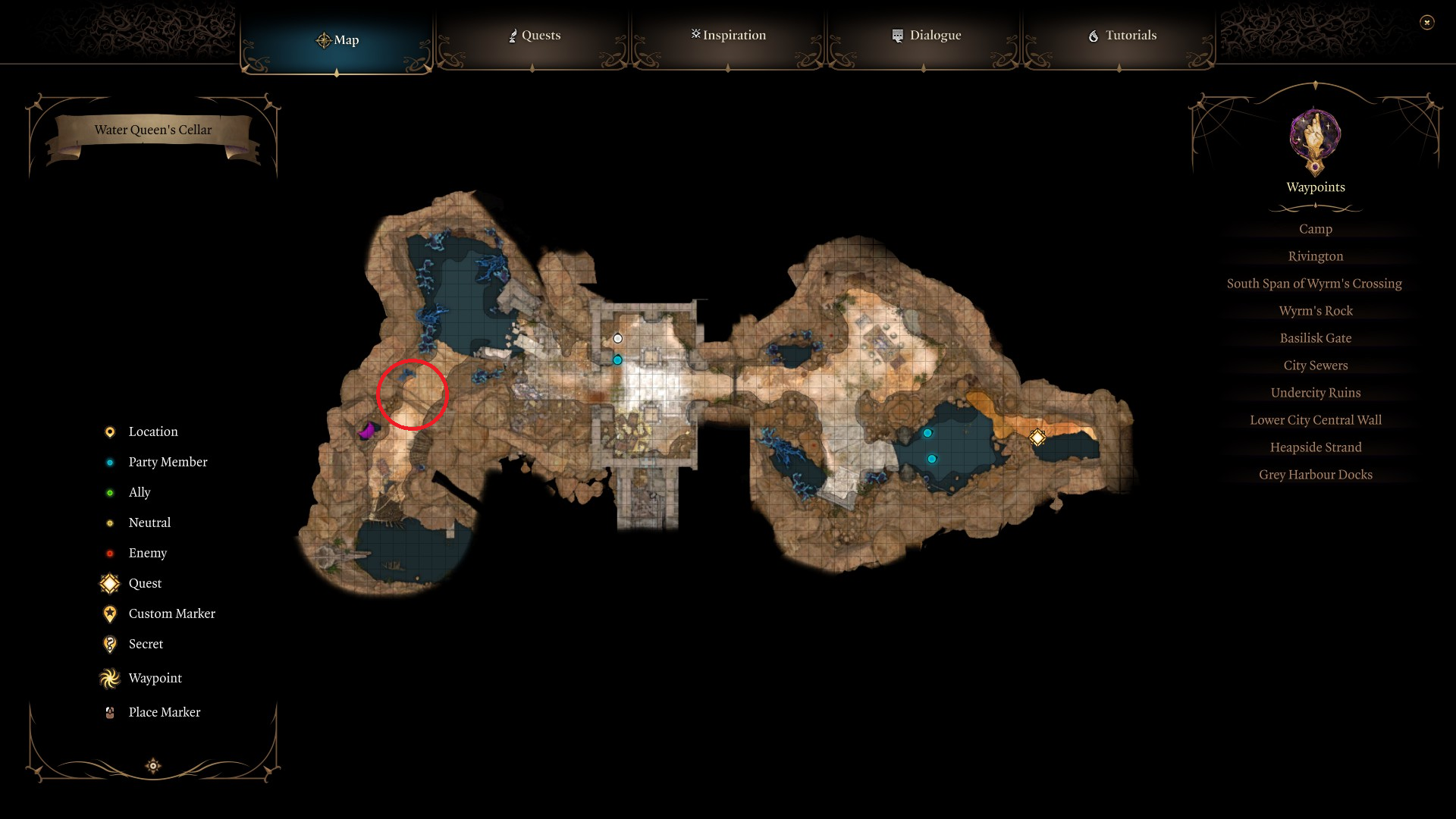The image size is (1456, 819).
Task: Click the Secret marker icon in the legend
Action: click(109, 644)
